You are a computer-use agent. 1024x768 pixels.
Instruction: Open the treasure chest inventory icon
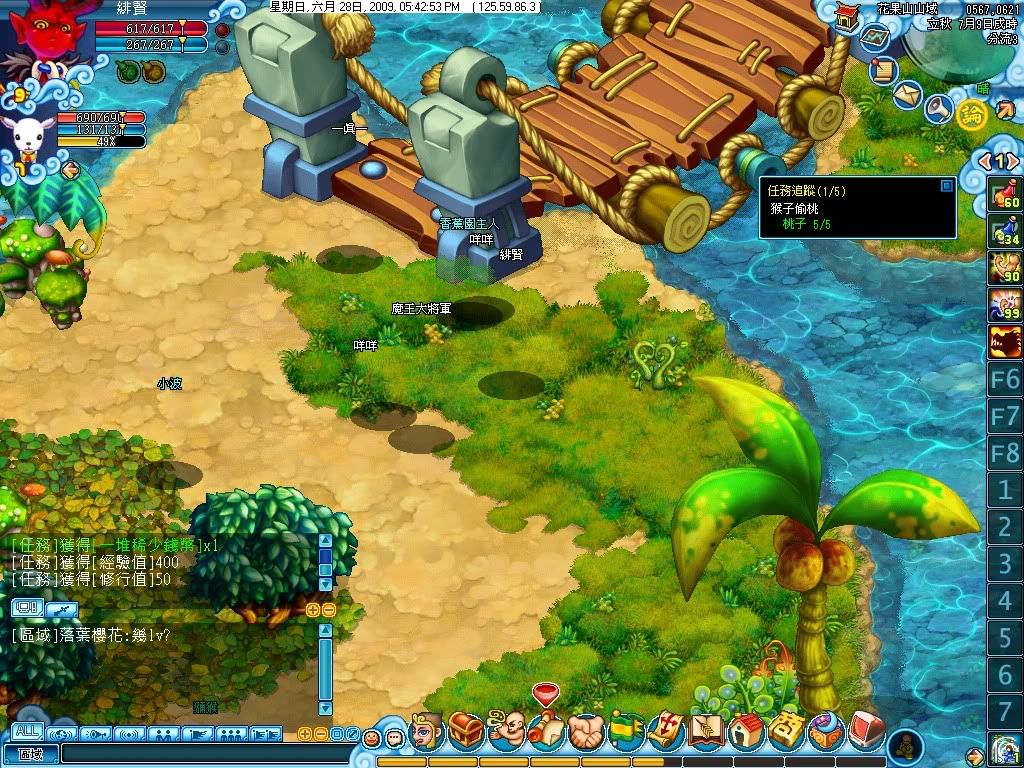(x=466, y=729)
